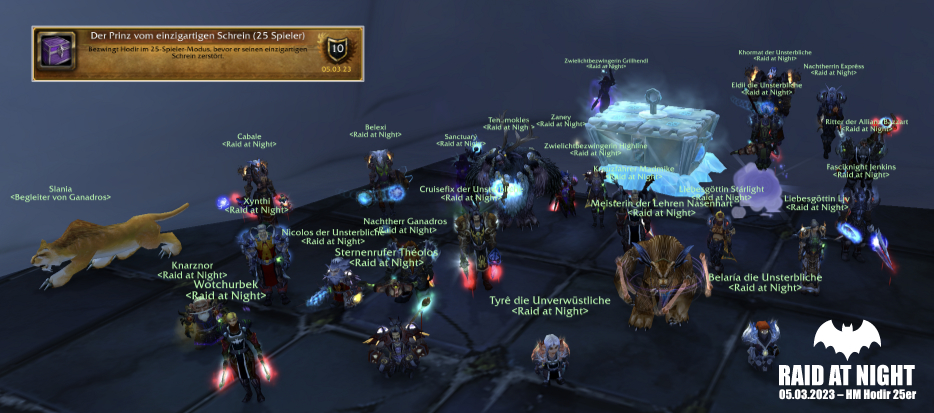Click the purple chest achievement icon
Screen dimensions: 934x413
pos(53,53)
